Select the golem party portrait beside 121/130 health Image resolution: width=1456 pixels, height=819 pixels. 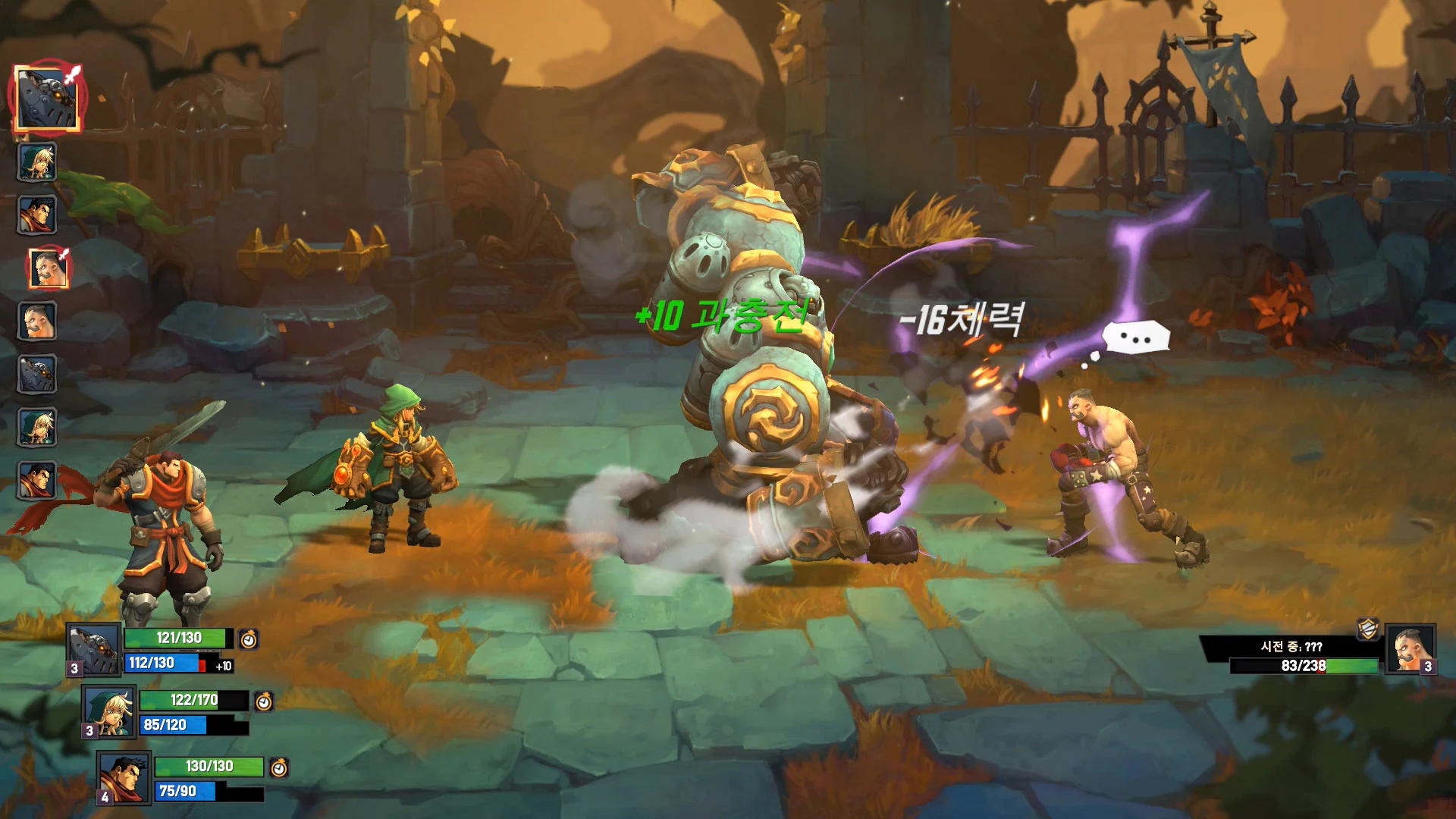(94, 650)
